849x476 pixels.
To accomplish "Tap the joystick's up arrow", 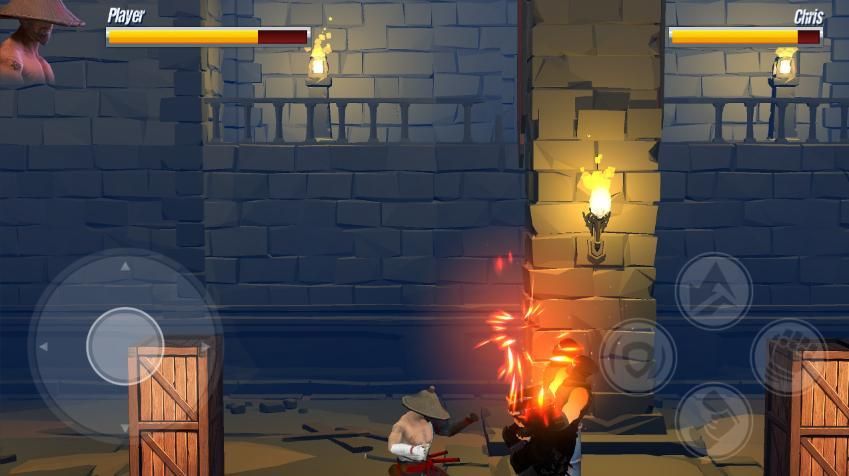I will click(125, 267).
